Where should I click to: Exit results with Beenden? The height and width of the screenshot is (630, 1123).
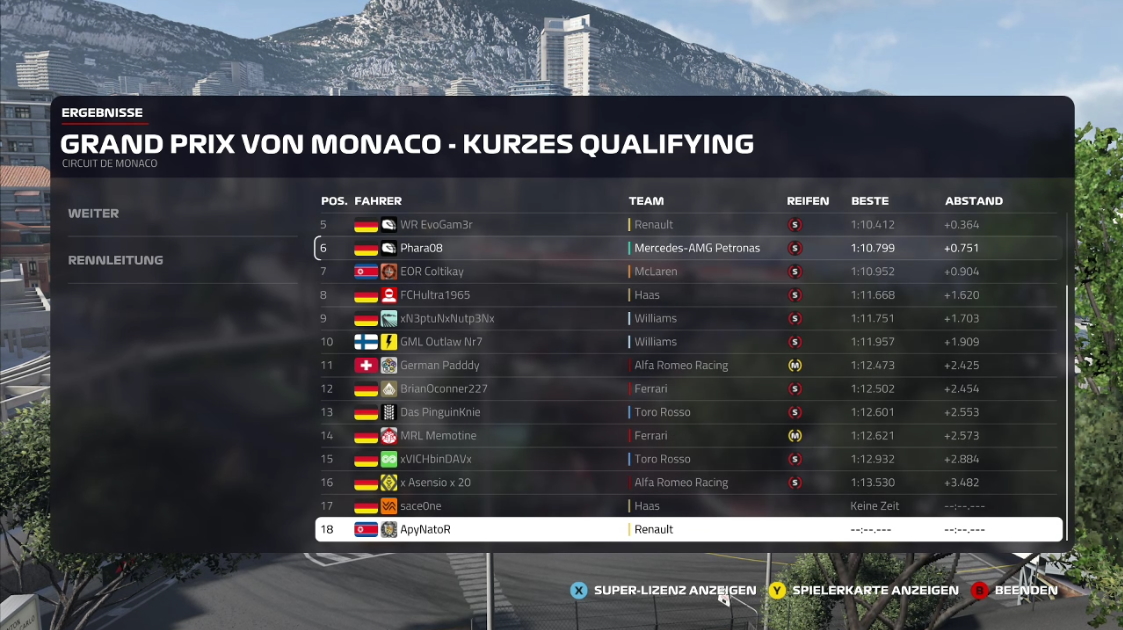click(x=1014, y=590)
